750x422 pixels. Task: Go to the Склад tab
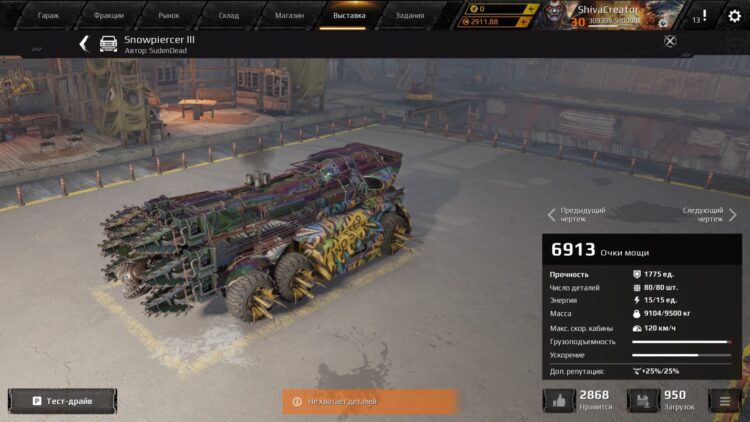[229, 16]
